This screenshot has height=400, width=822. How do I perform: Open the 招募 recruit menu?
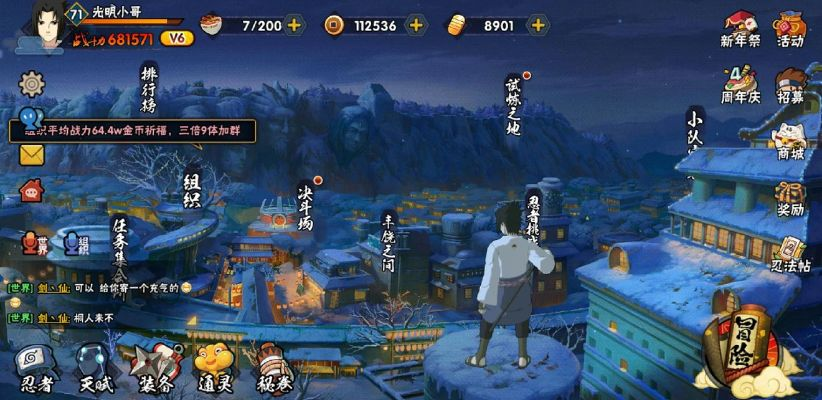click(x=790, y=83)
